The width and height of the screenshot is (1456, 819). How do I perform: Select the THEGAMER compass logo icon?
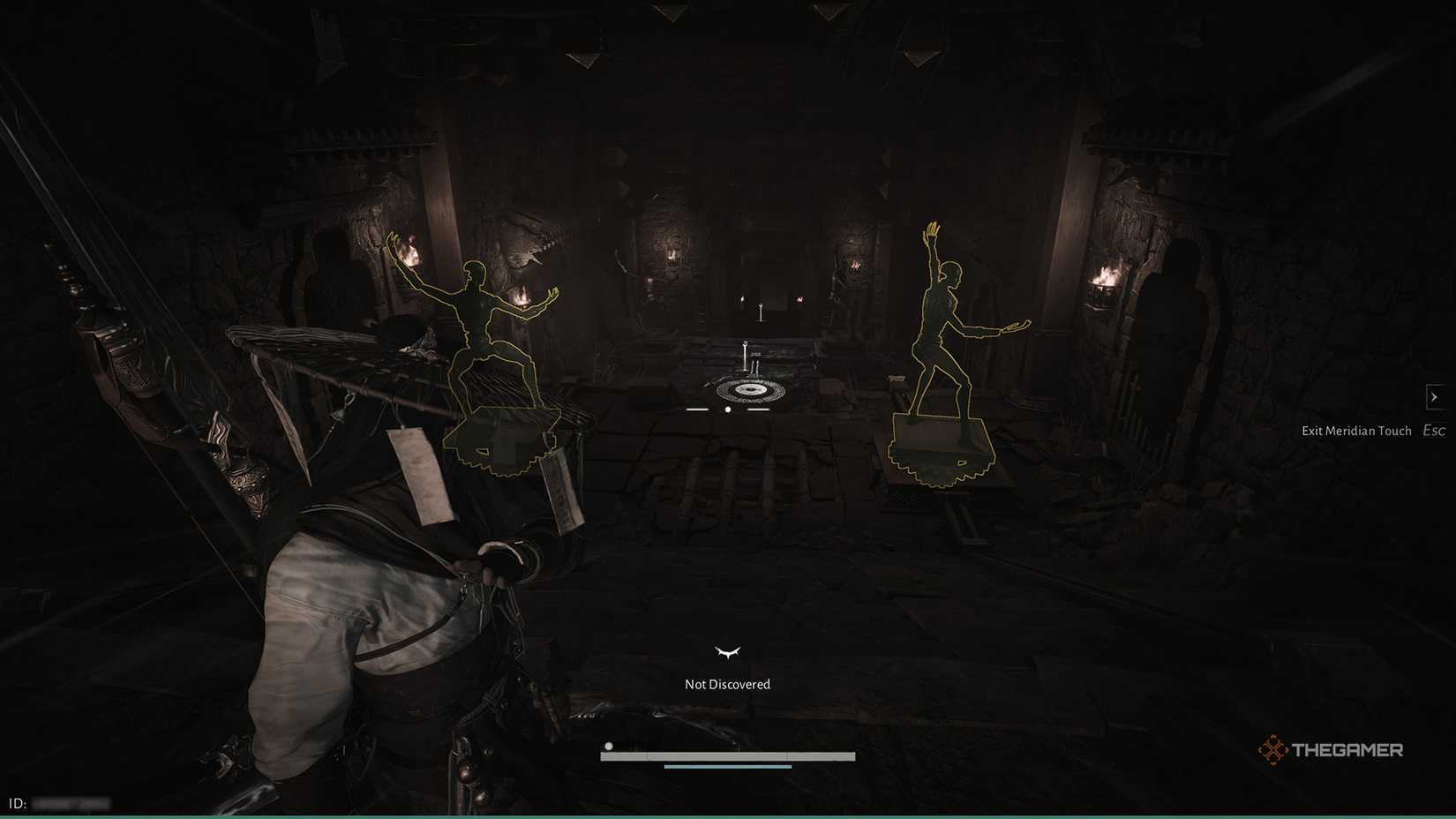(x=1272, y=749)
